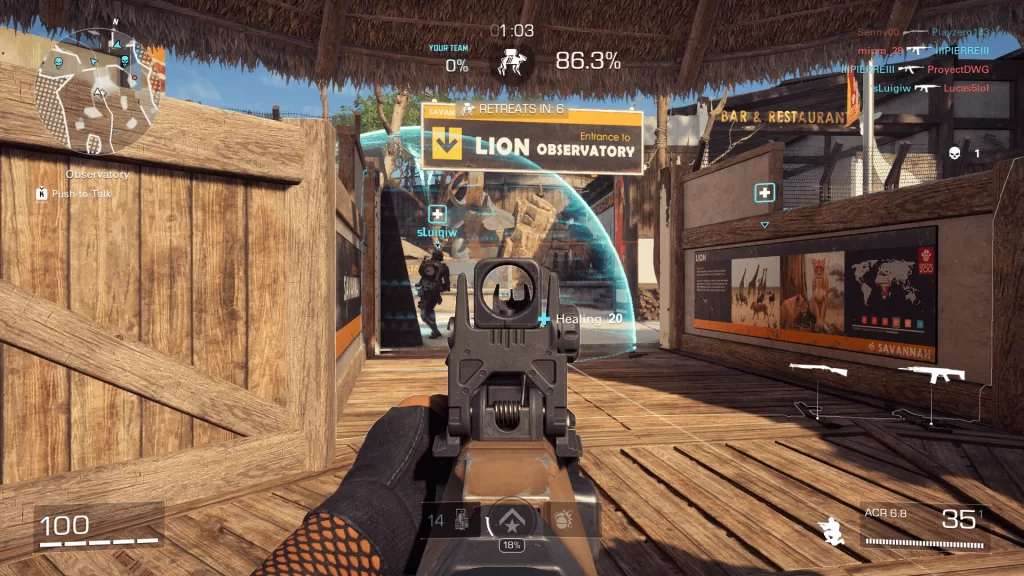Click the sLuigiw teammate medic marker
The width and height of the screenshot is (1024, 576).
(x=437, y=214)
